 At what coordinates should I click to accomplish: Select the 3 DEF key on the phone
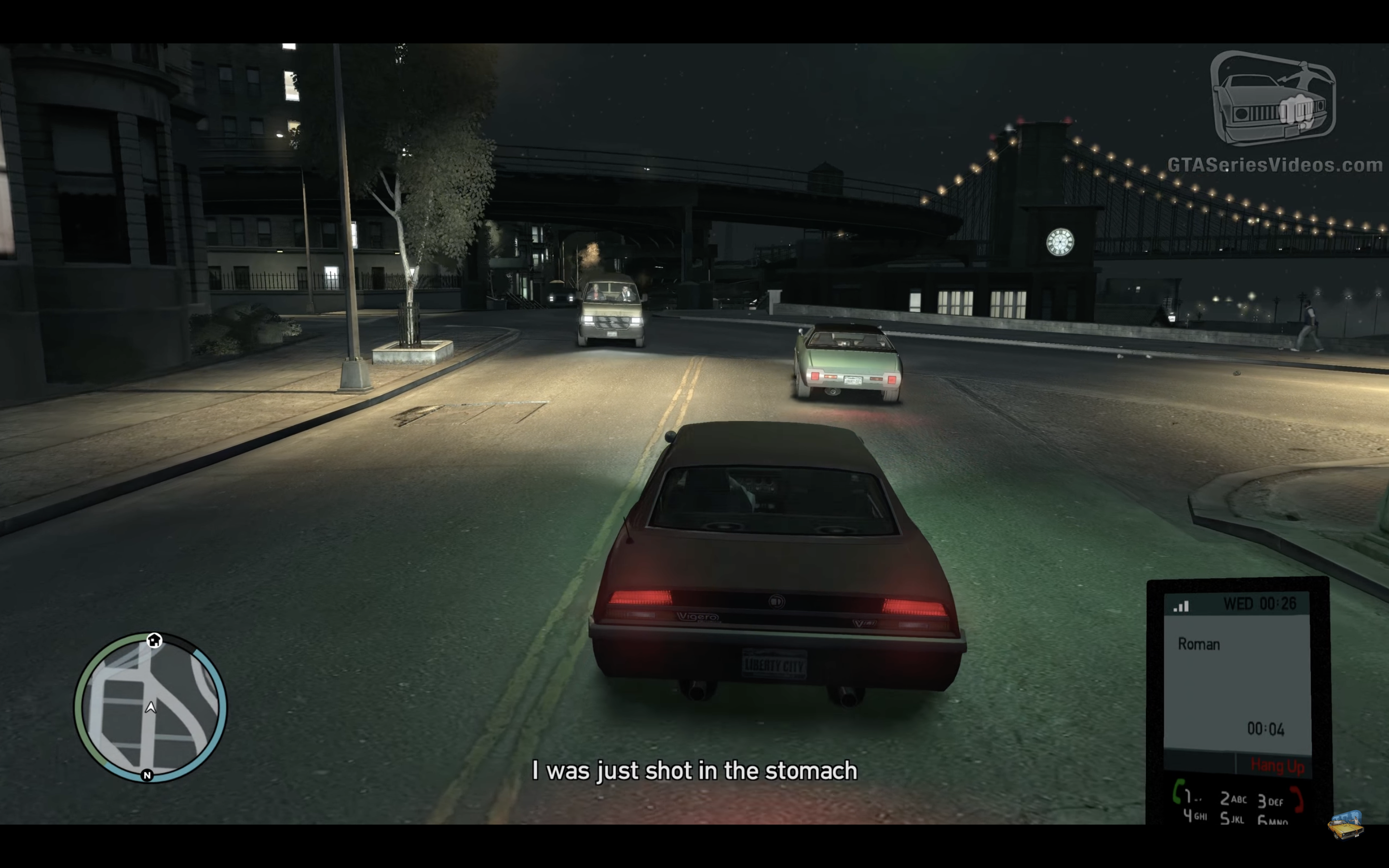[1269, 801]
